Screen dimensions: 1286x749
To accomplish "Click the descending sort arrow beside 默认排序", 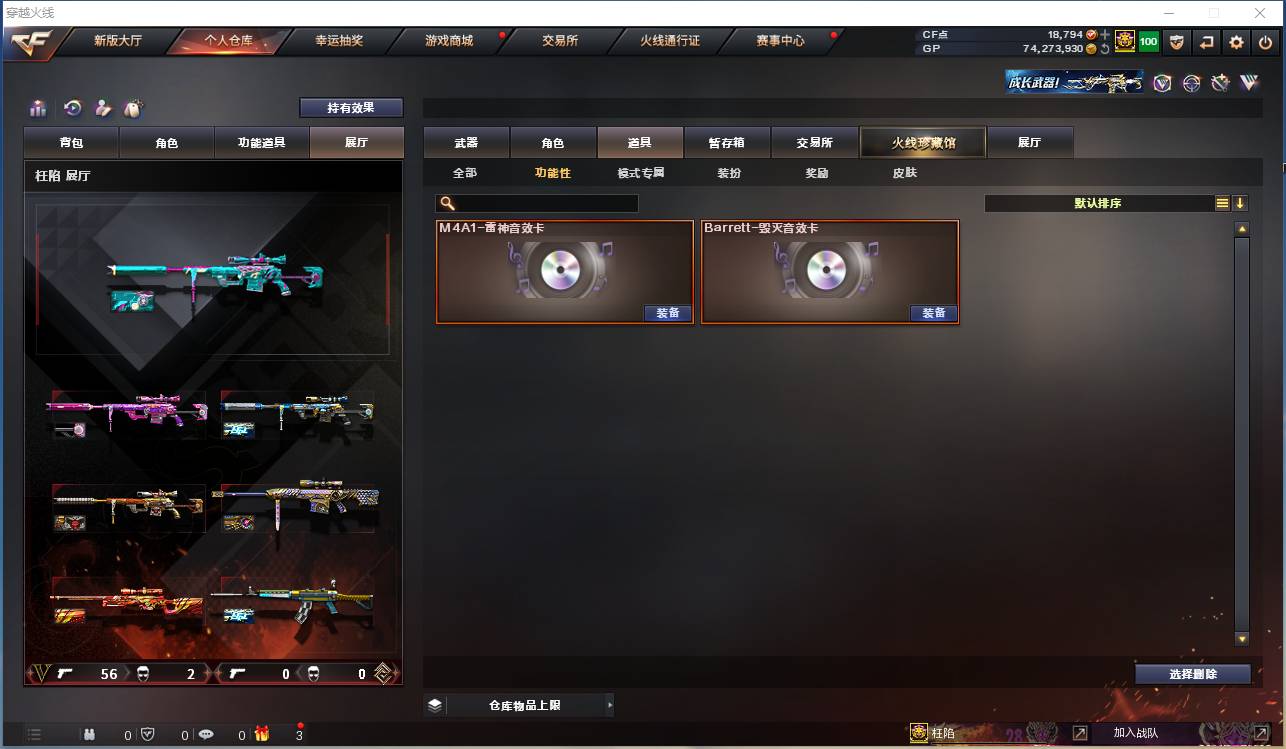I will pos(1240,203).
